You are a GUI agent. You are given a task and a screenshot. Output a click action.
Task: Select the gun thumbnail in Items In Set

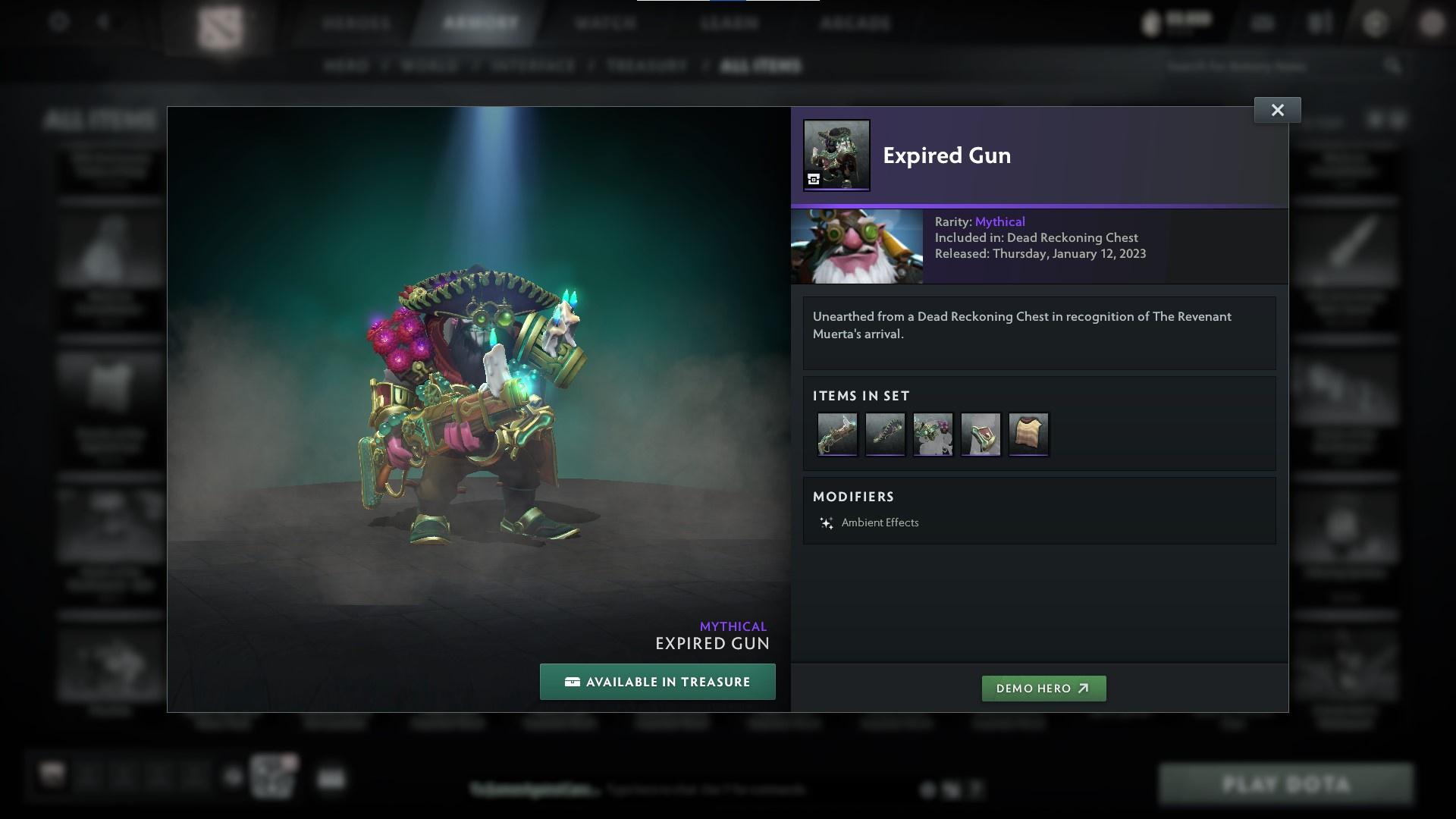[x=837, y=434]
